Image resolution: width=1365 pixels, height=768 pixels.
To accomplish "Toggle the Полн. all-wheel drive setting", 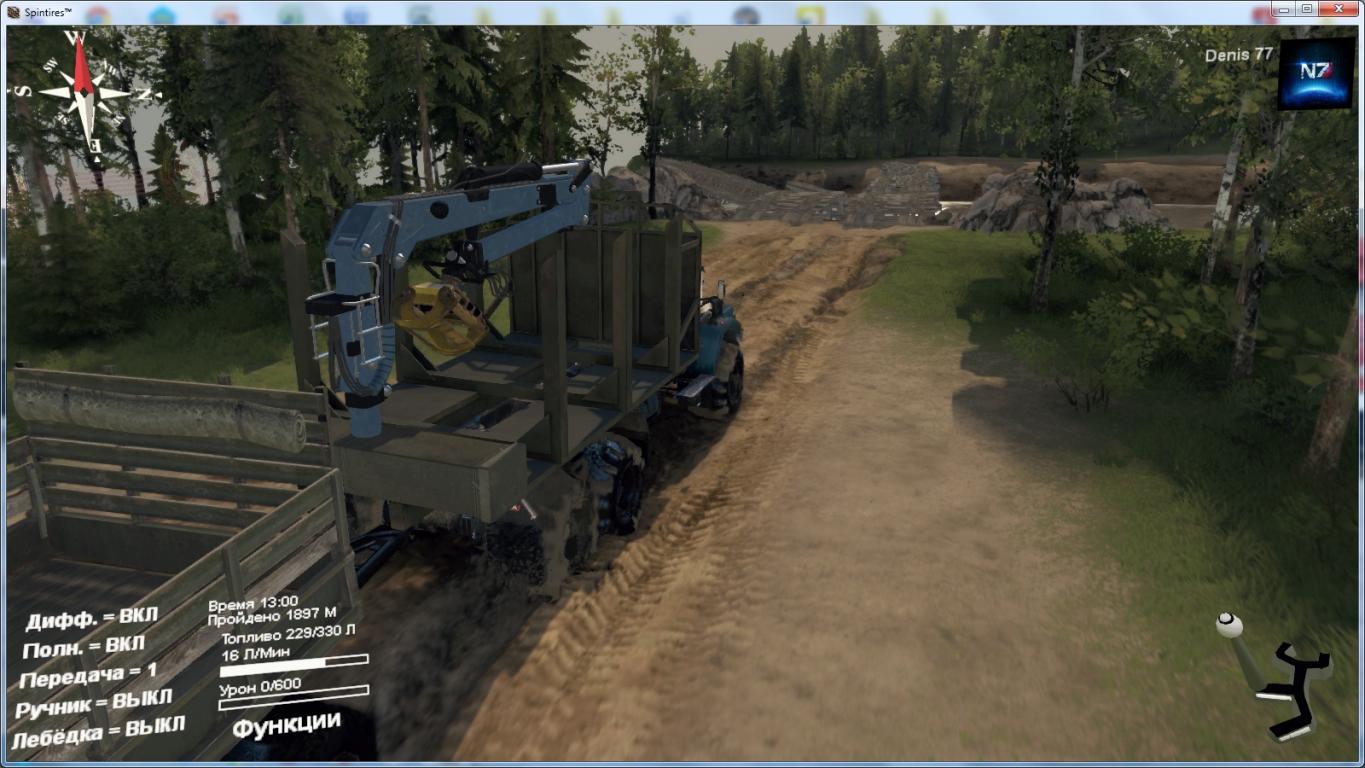I will pos(84,647).
